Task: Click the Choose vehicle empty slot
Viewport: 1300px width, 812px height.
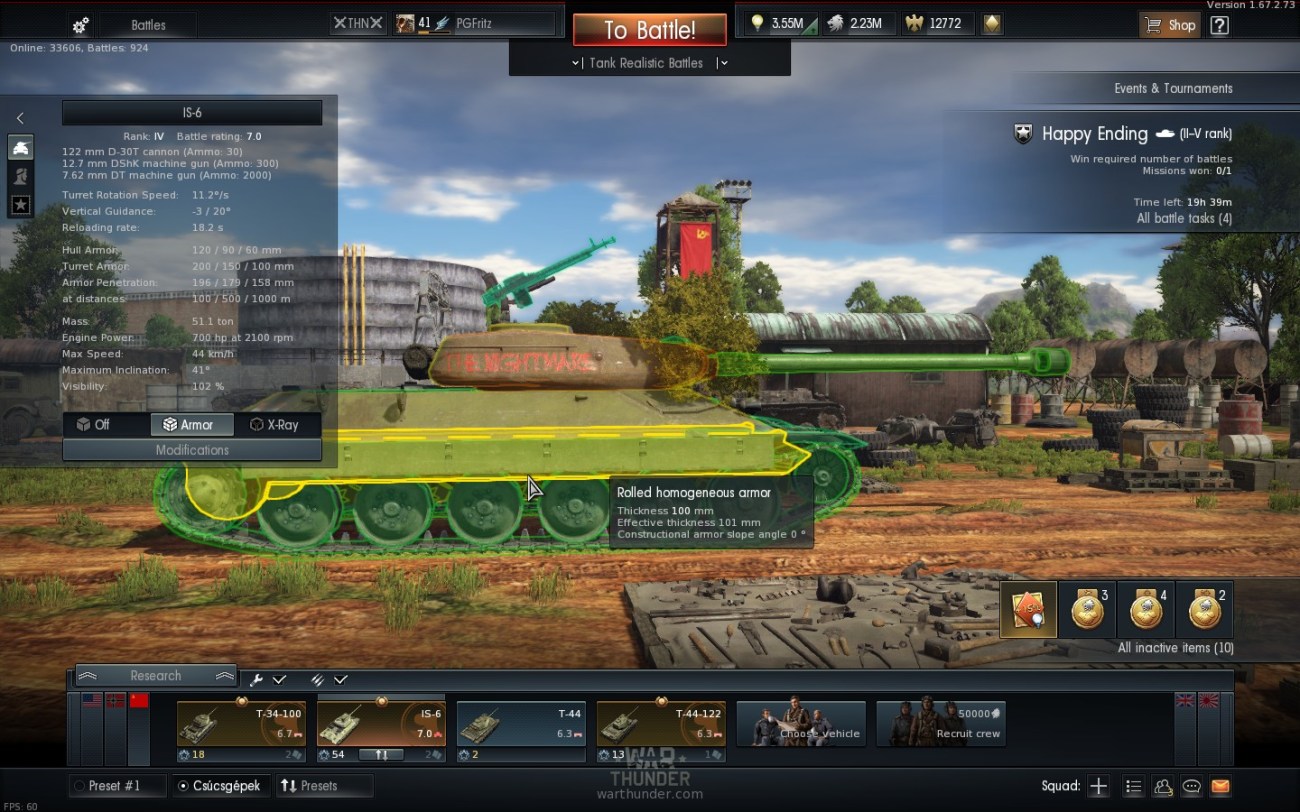Action: click(x=801, y=724)
